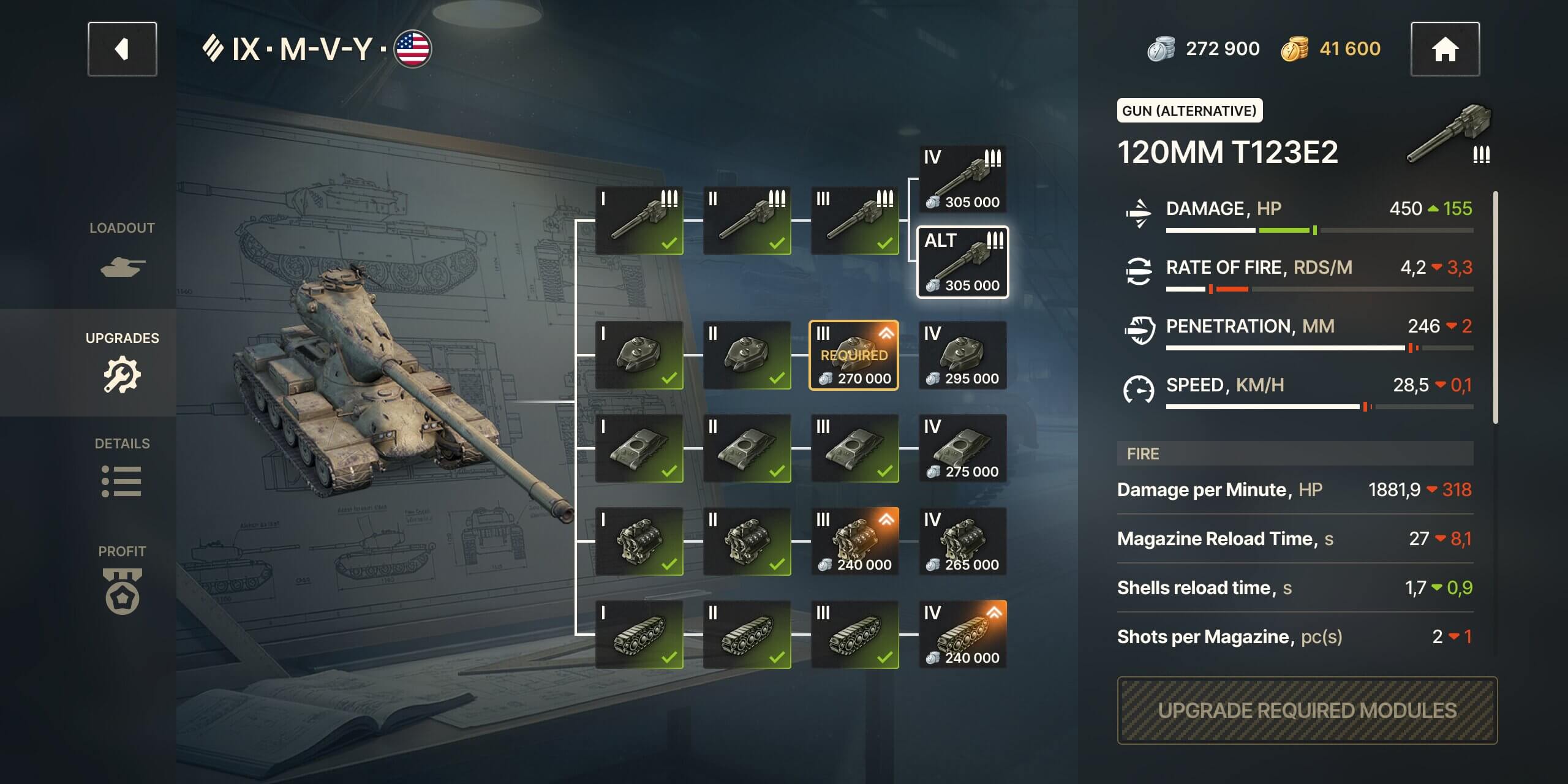Return to the garage home screen

[1445, 49]
